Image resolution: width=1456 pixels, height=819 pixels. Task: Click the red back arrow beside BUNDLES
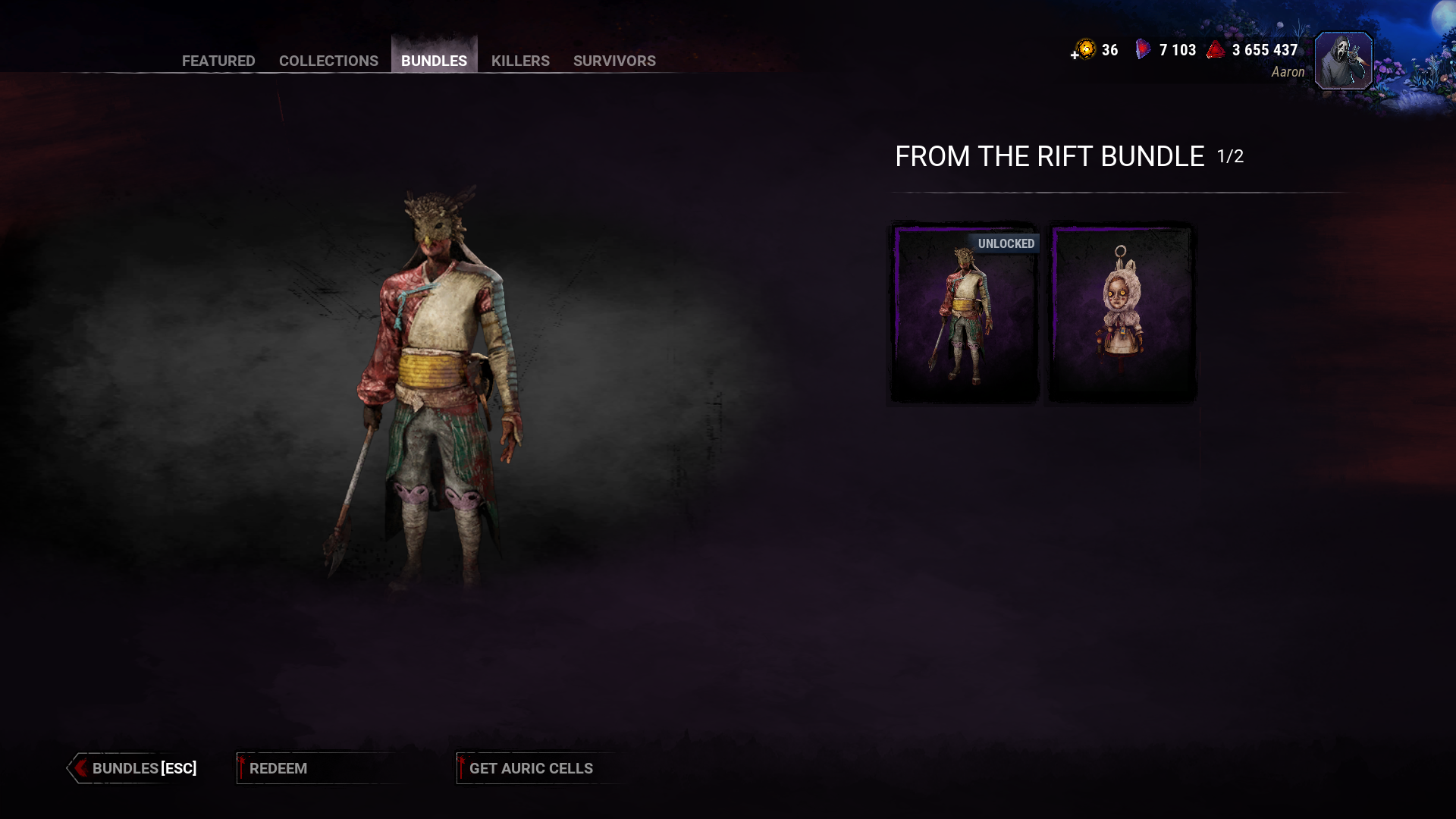[78, 768]
